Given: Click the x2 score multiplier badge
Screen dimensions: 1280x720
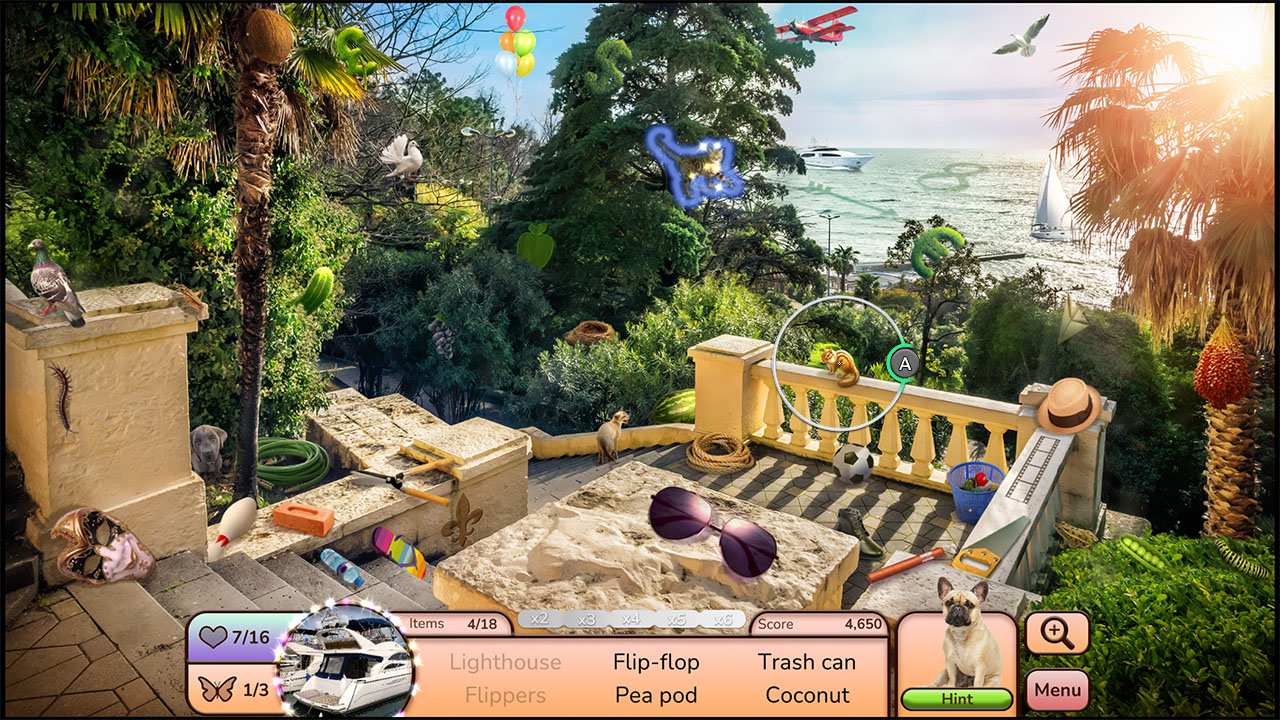Looking at the screenshot, I should coord(541,618).
